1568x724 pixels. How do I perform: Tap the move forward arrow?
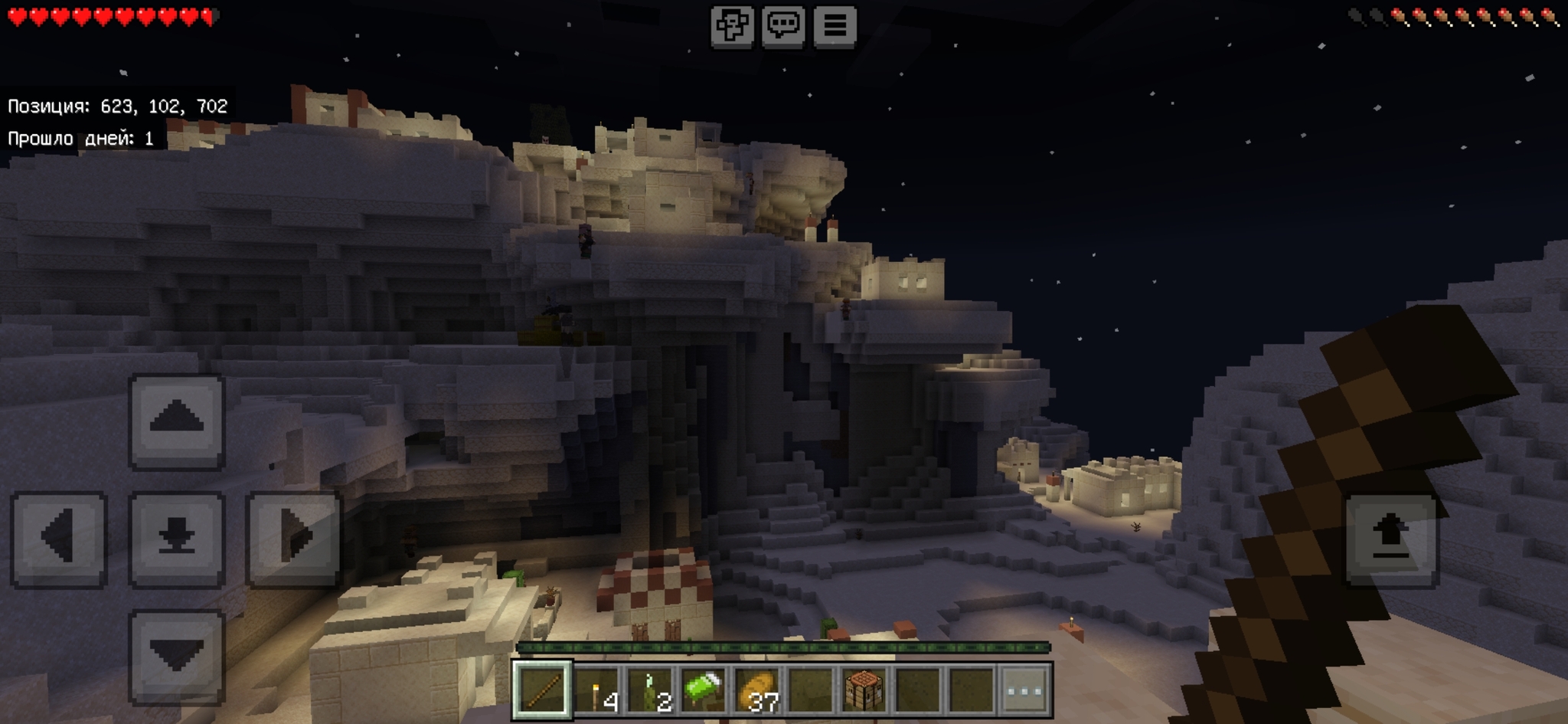click(x=176, y=421)
